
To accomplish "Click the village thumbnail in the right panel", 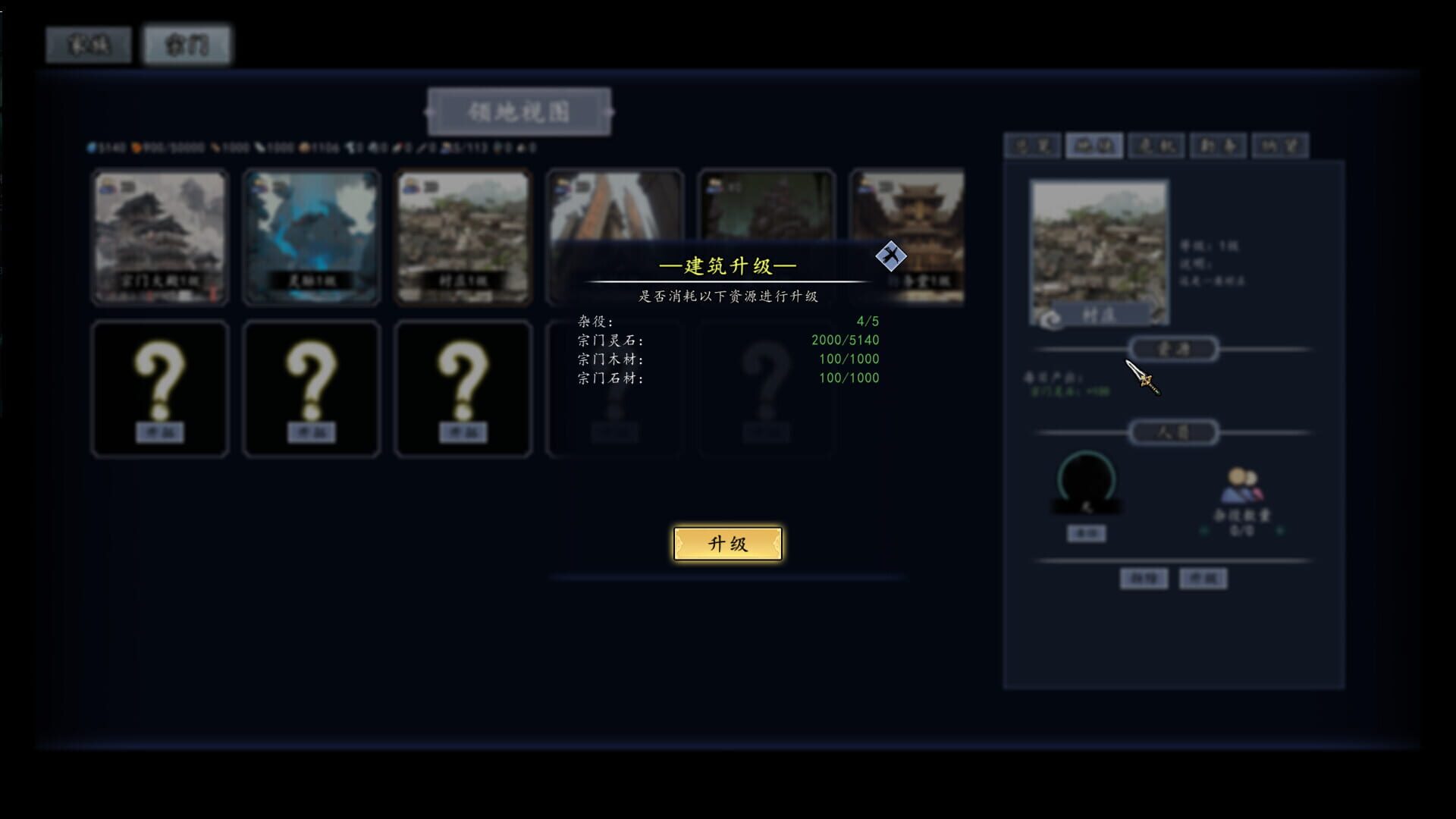I will tap(1098, 250).
